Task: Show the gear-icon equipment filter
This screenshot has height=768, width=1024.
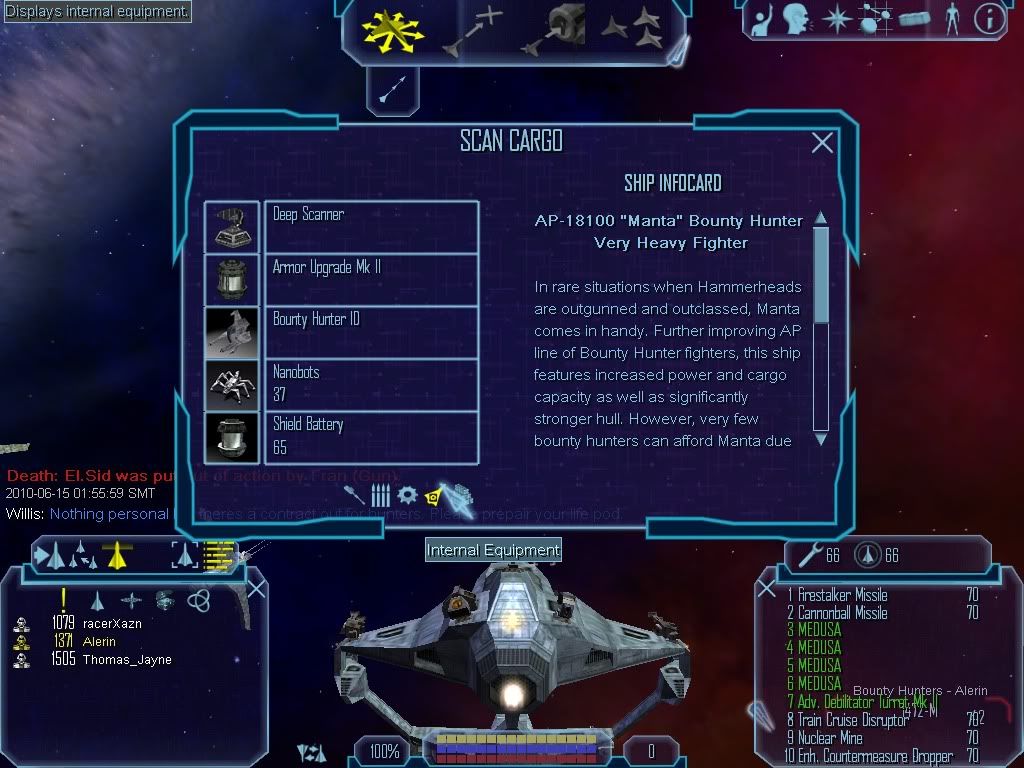Action: (407, 495)
